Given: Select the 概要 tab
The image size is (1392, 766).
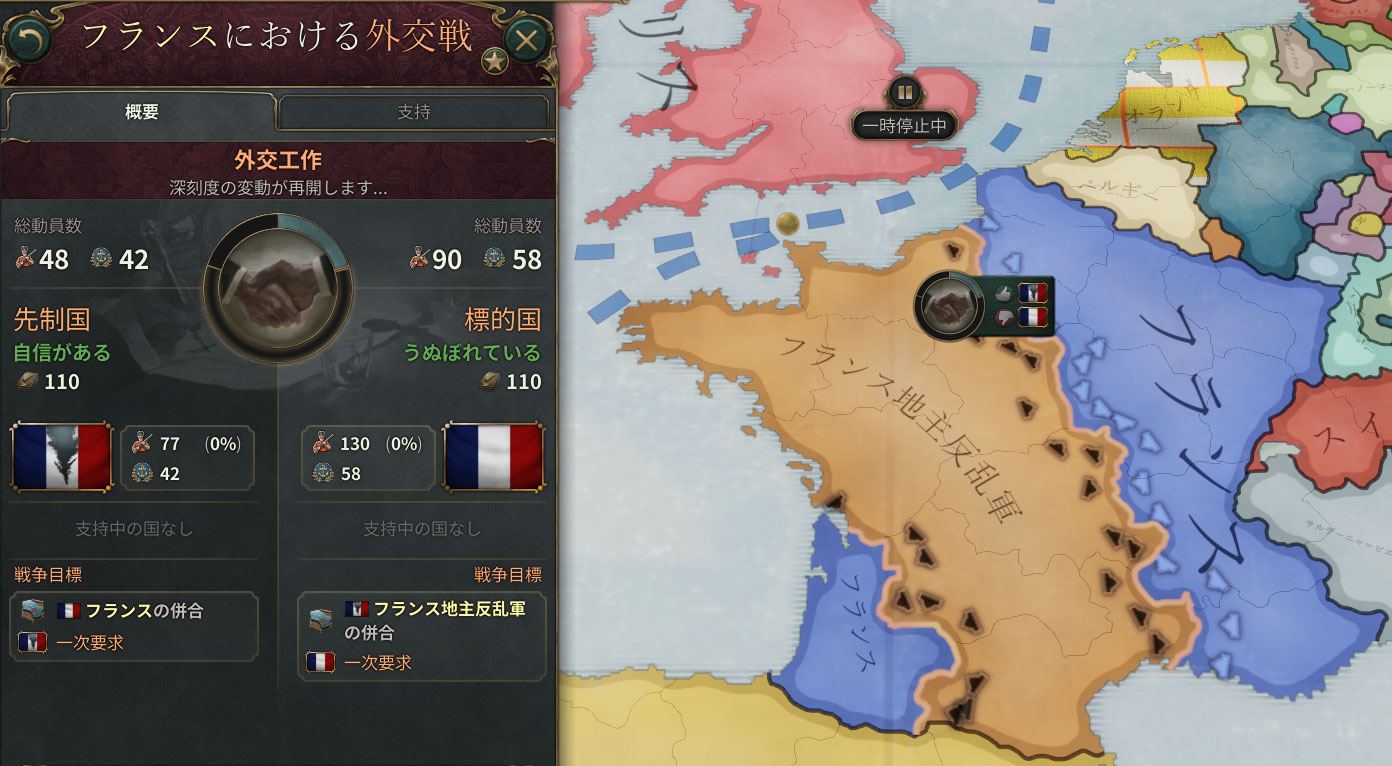Looking at the screenshot, I should tap(141, 112).
